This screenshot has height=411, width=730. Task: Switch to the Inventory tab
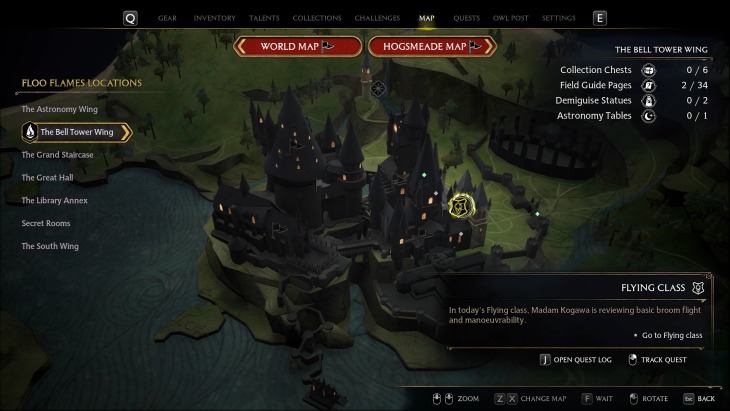pyautogui.click(x=215, y=18)
